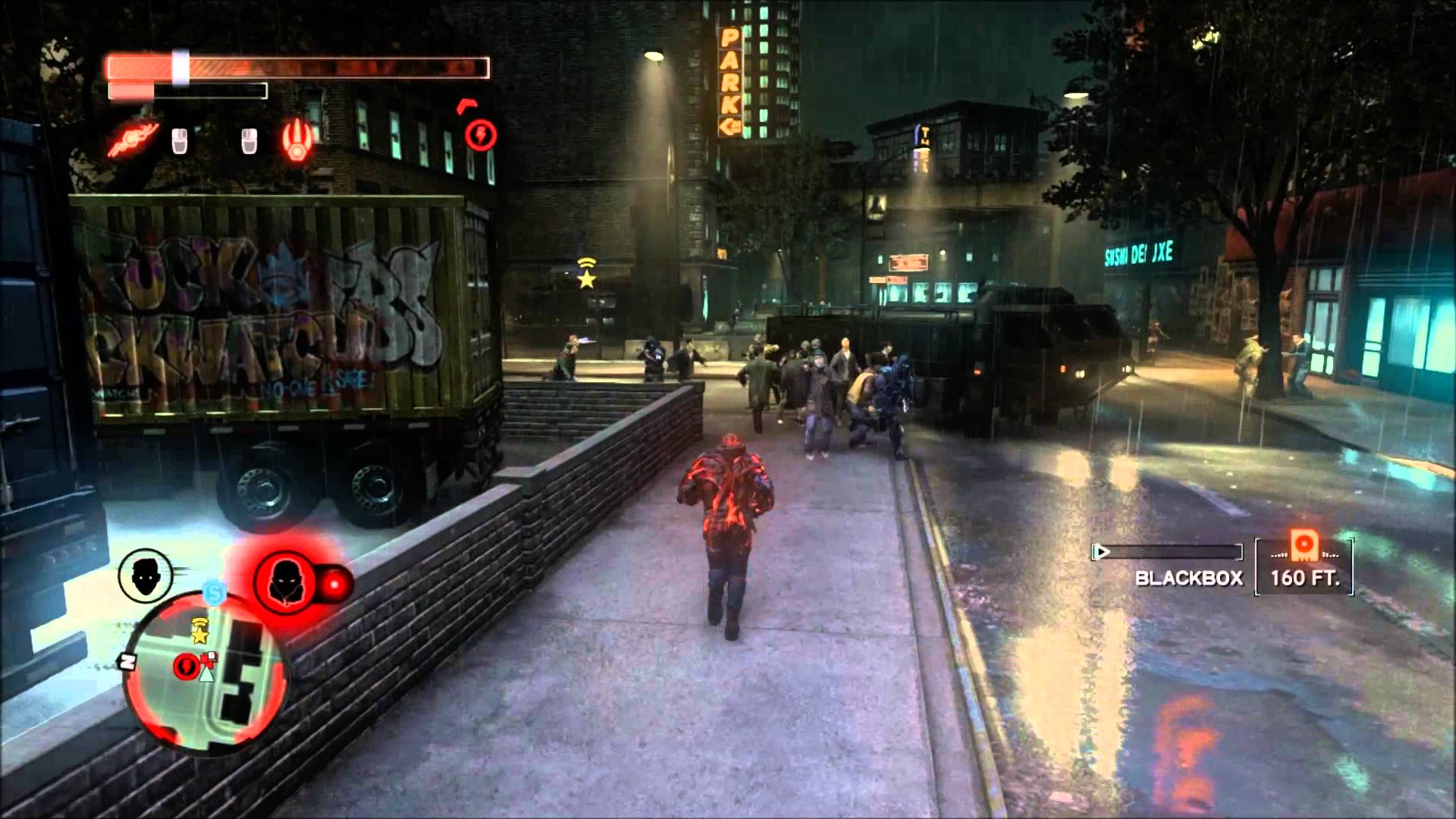Viewport: 1456px width, 819px height.
Task: Click the right mouse button attack icon
Action: click(x=249, y=141)
